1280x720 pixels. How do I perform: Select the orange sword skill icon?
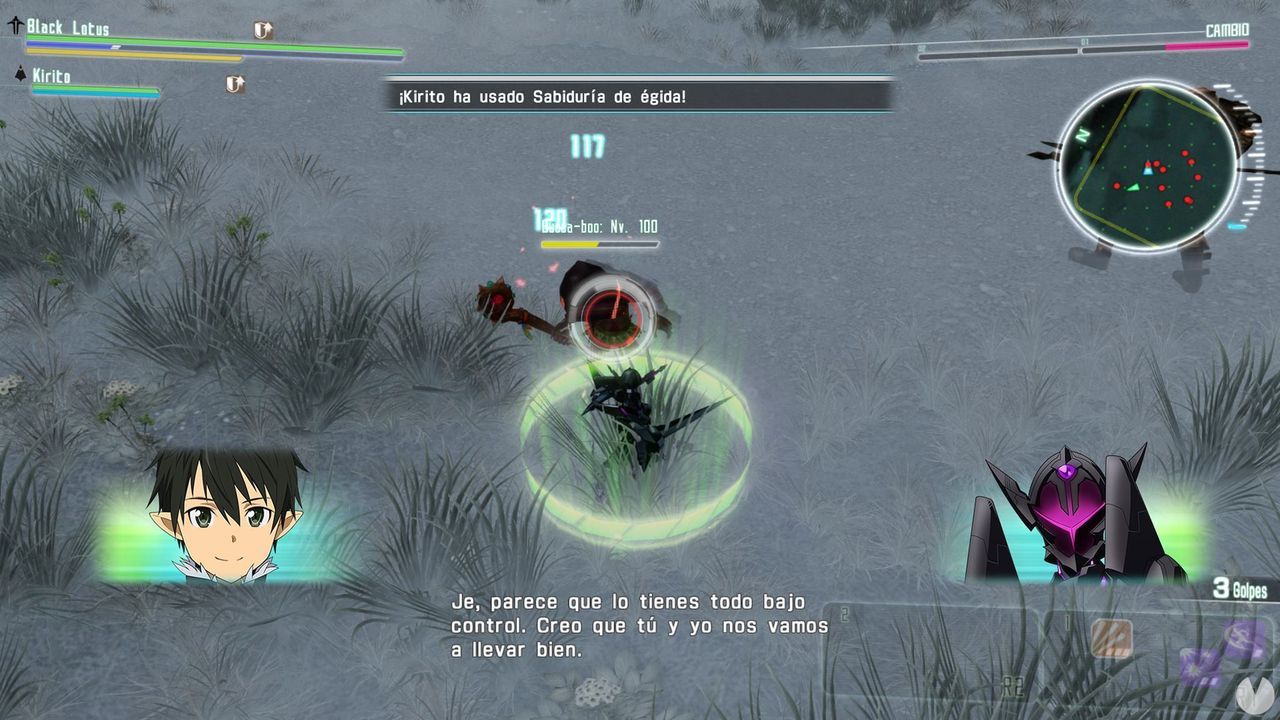[1112, 638]
